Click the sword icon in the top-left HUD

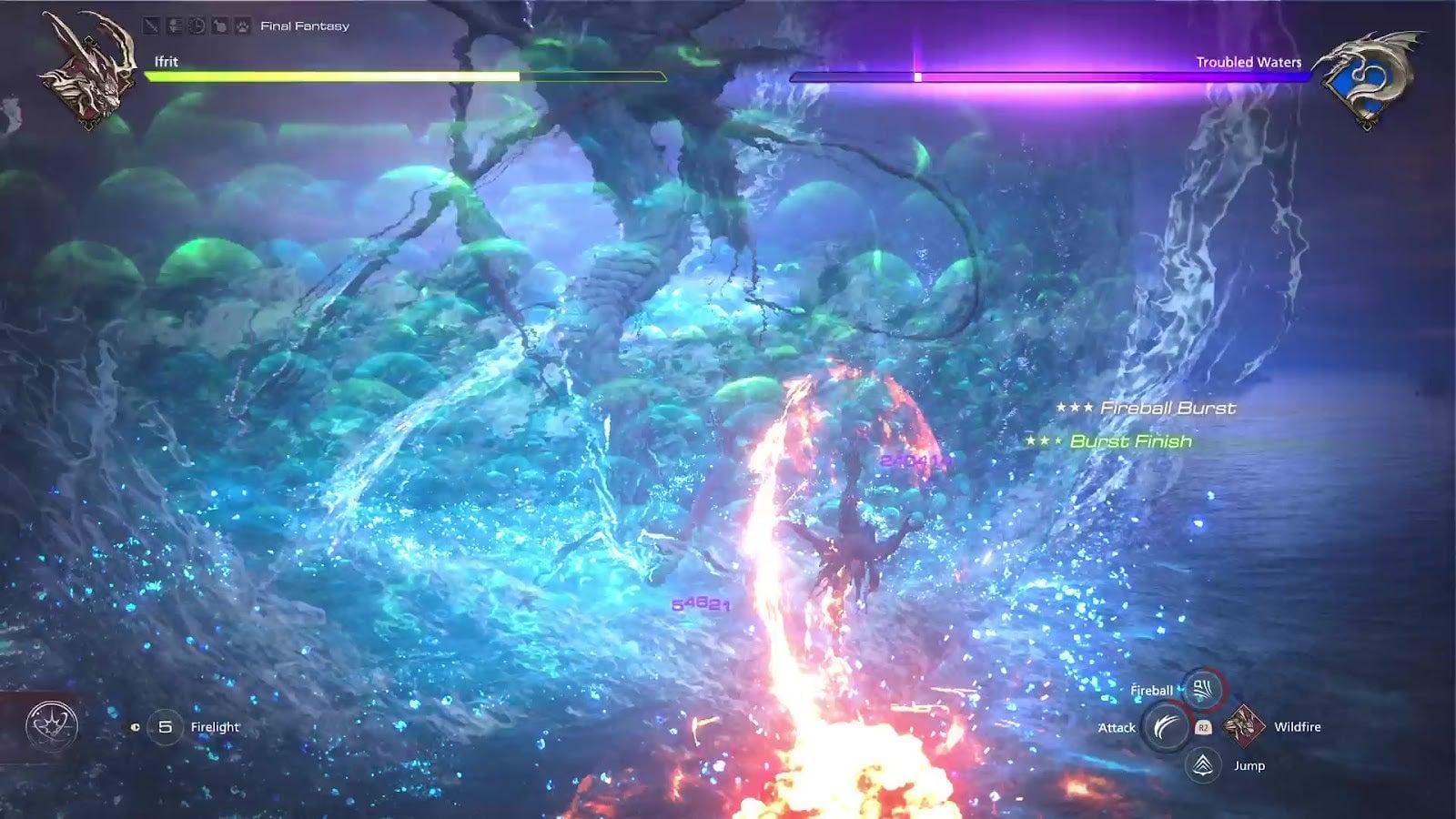coord(151,25)
